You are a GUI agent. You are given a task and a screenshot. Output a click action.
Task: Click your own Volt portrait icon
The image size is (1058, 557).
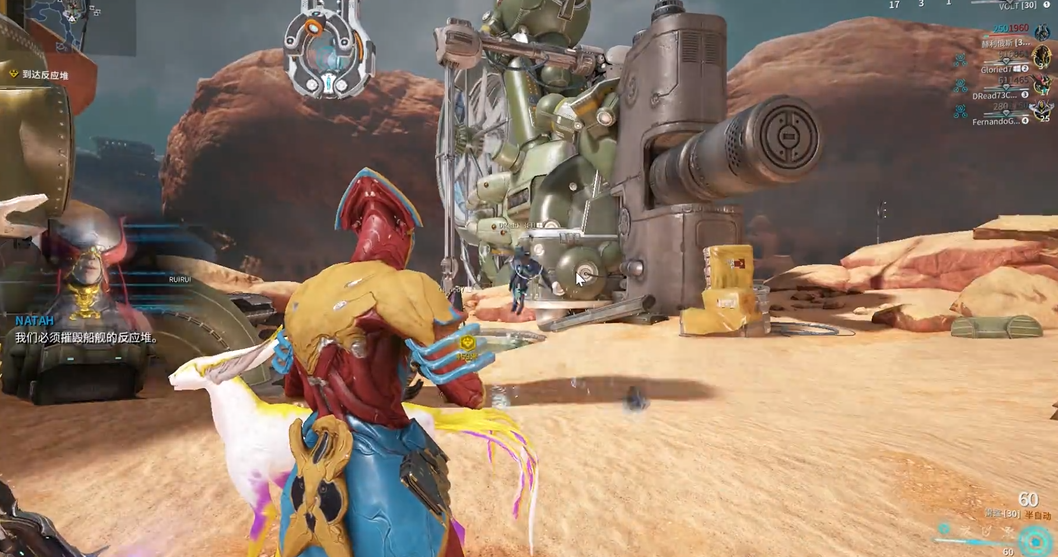pos(1042,33)
